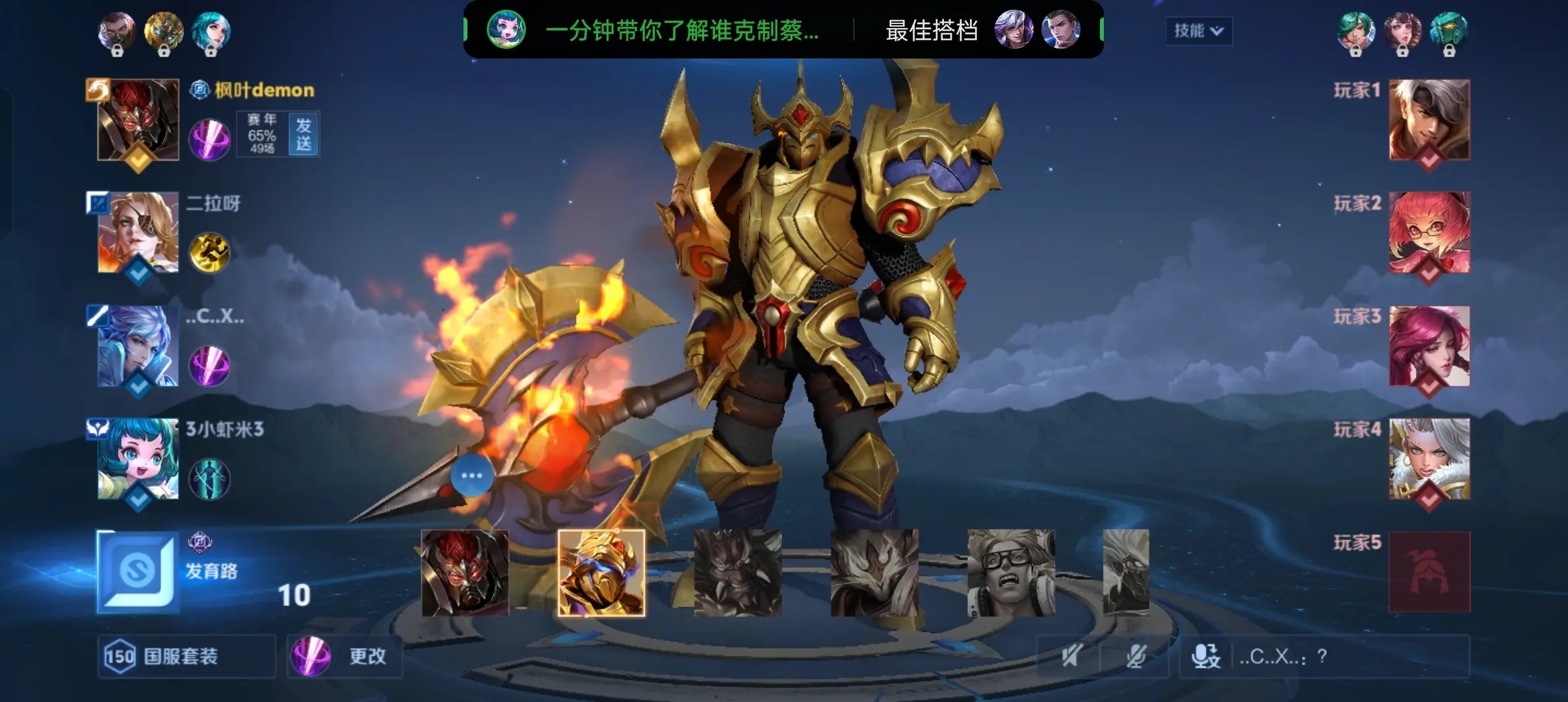Screen dimensions: 1568x702
Task: Click the 发送 send button
Action: tap(304, 135)
